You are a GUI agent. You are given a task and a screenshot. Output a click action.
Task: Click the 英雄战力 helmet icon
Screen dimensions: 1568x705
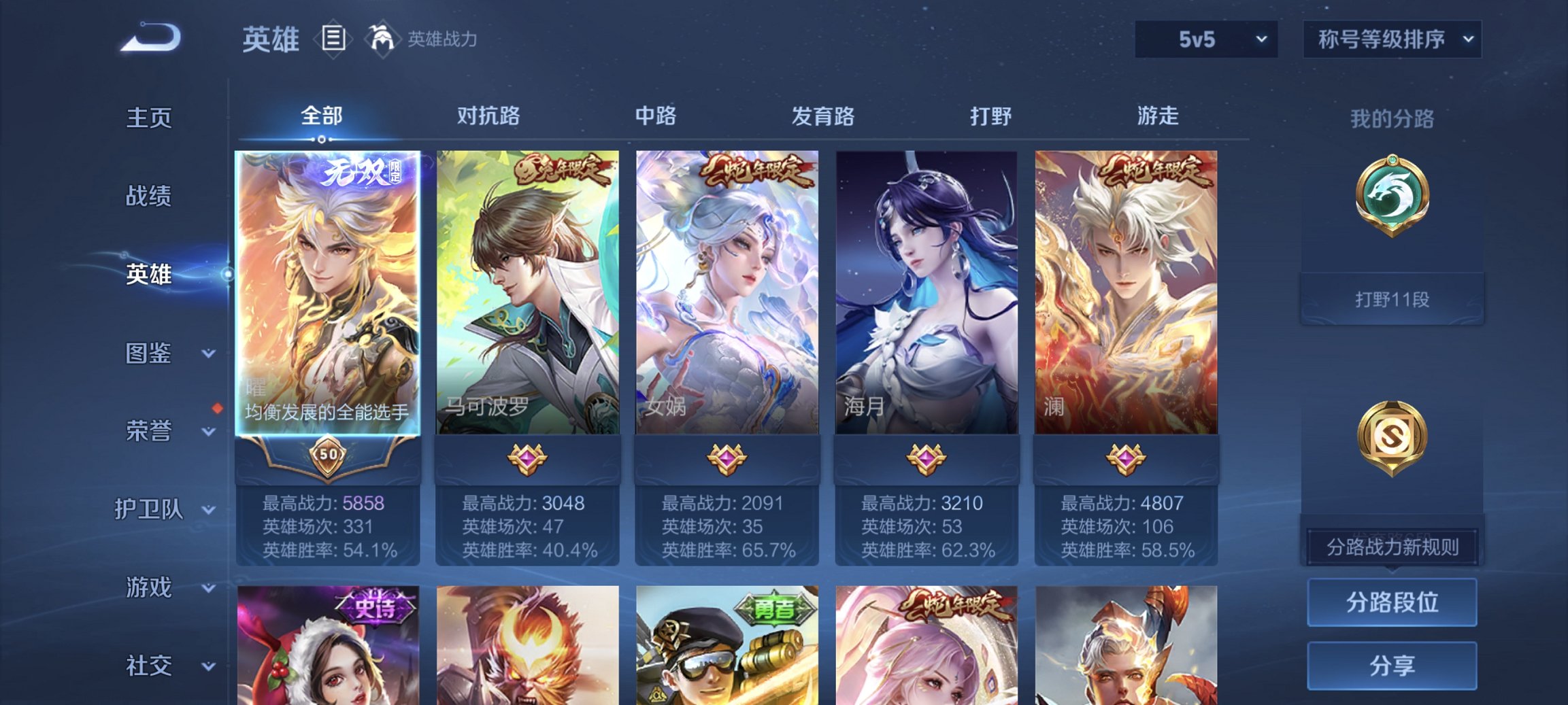pos(382,39)
